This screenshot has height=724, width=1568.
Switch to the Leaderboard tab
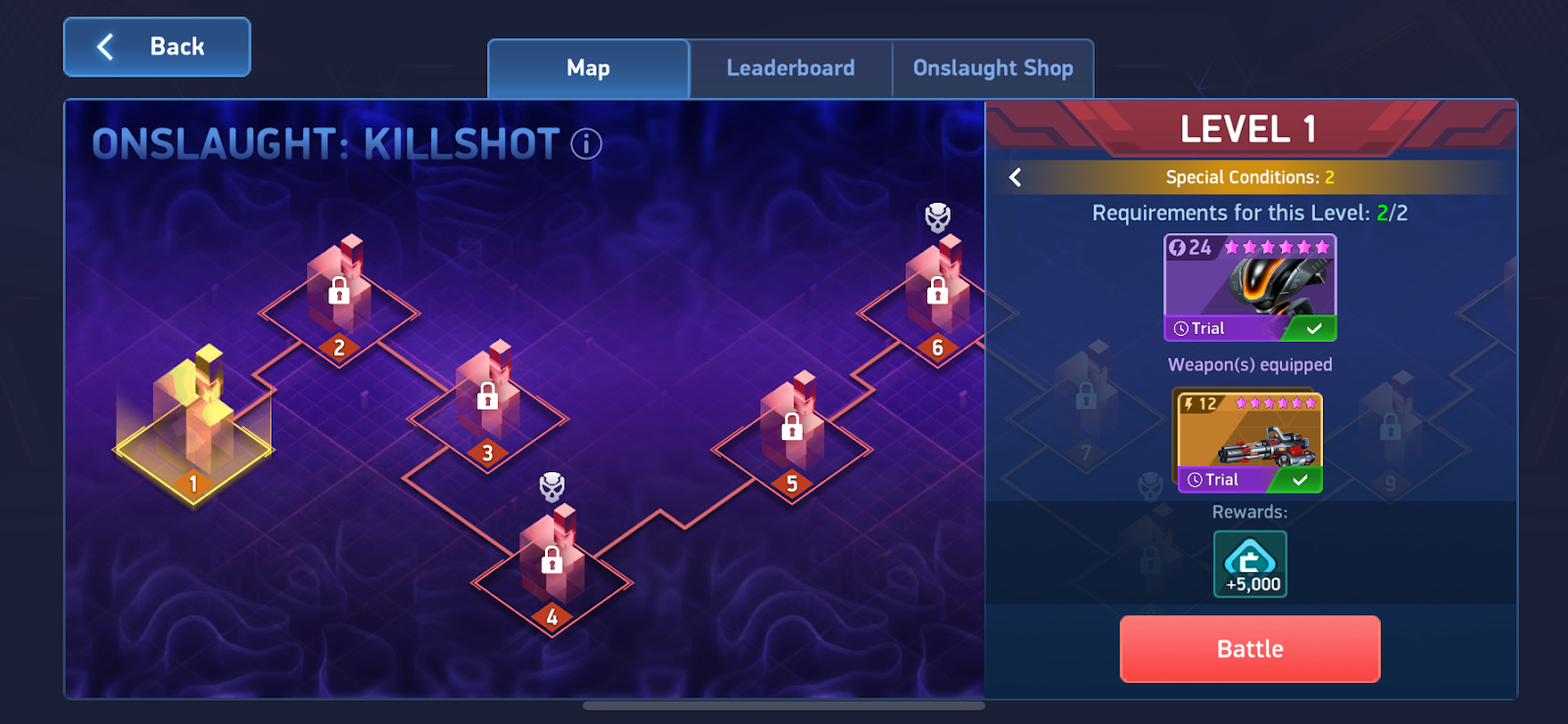point(789,68)
